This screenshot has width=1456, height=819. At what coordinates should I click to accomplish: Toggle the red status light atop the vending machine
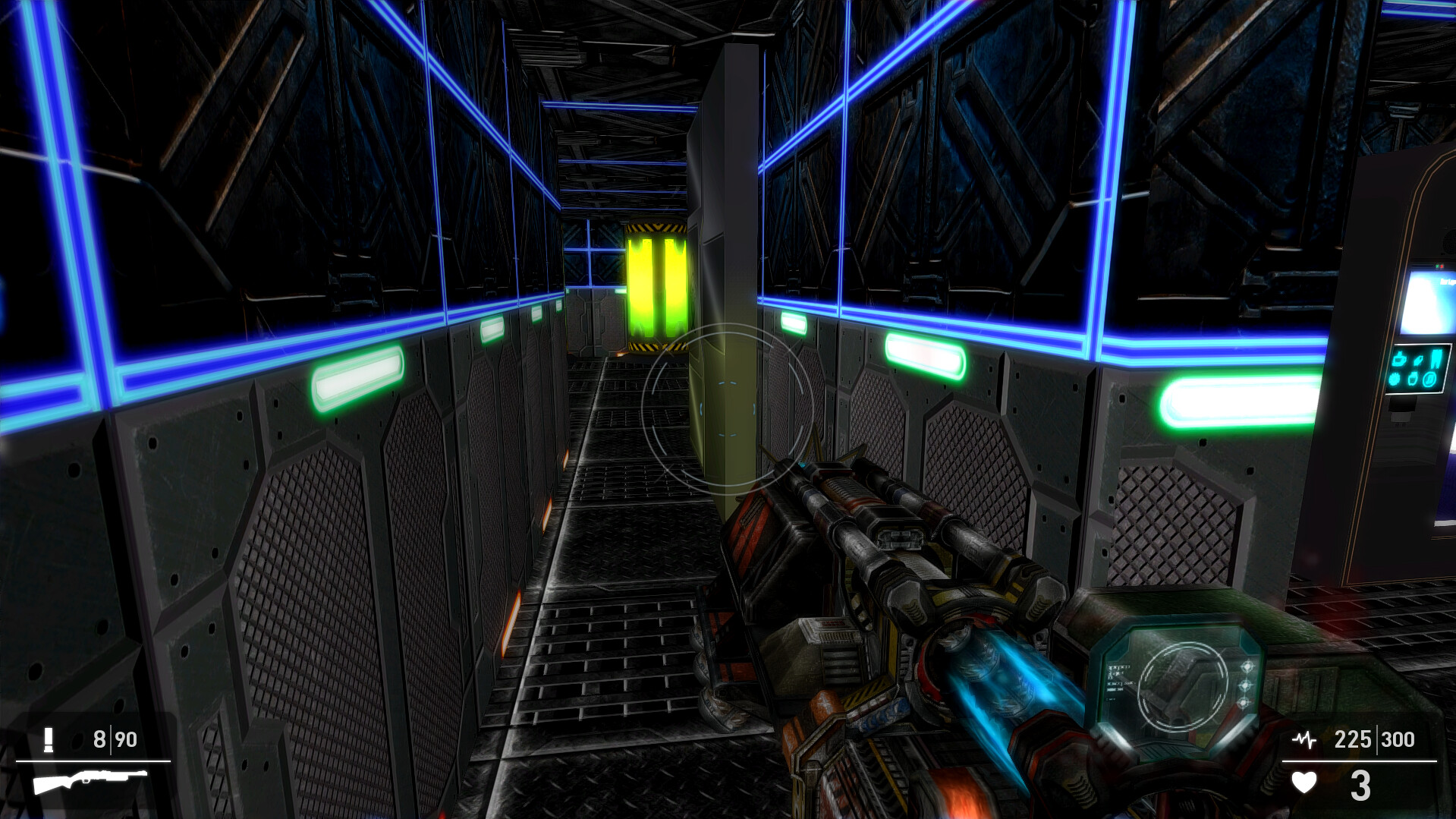1442,266
